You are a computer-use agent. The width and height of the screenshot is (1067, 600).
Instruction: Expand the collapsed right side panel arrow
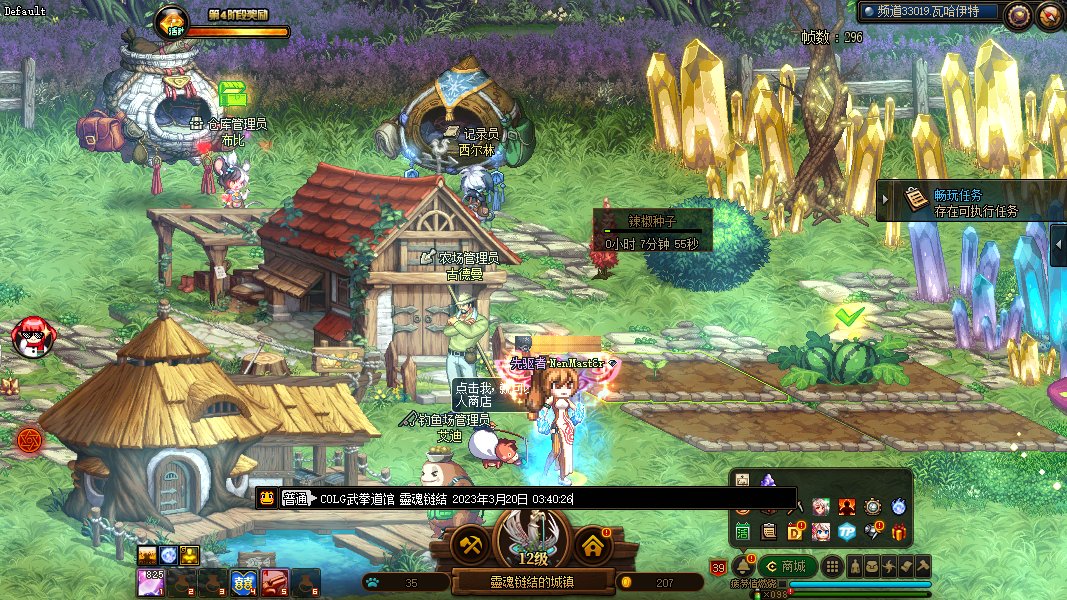click(x=1059, y=245)
